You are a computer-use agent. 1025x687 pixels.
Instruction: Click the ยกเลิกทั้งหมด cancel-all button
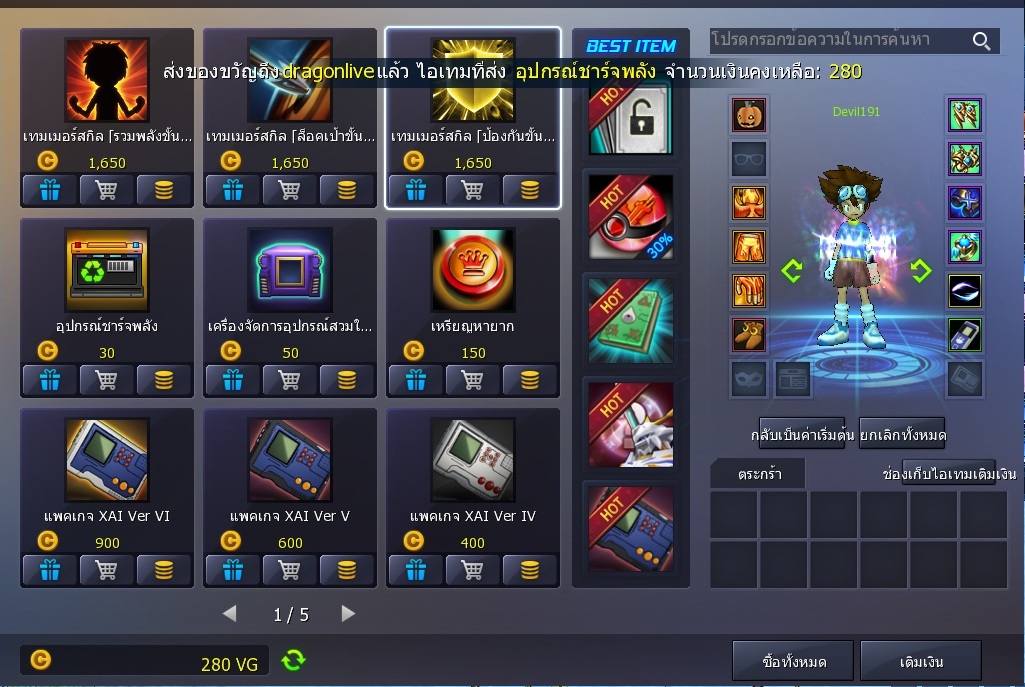coord(902,435)
